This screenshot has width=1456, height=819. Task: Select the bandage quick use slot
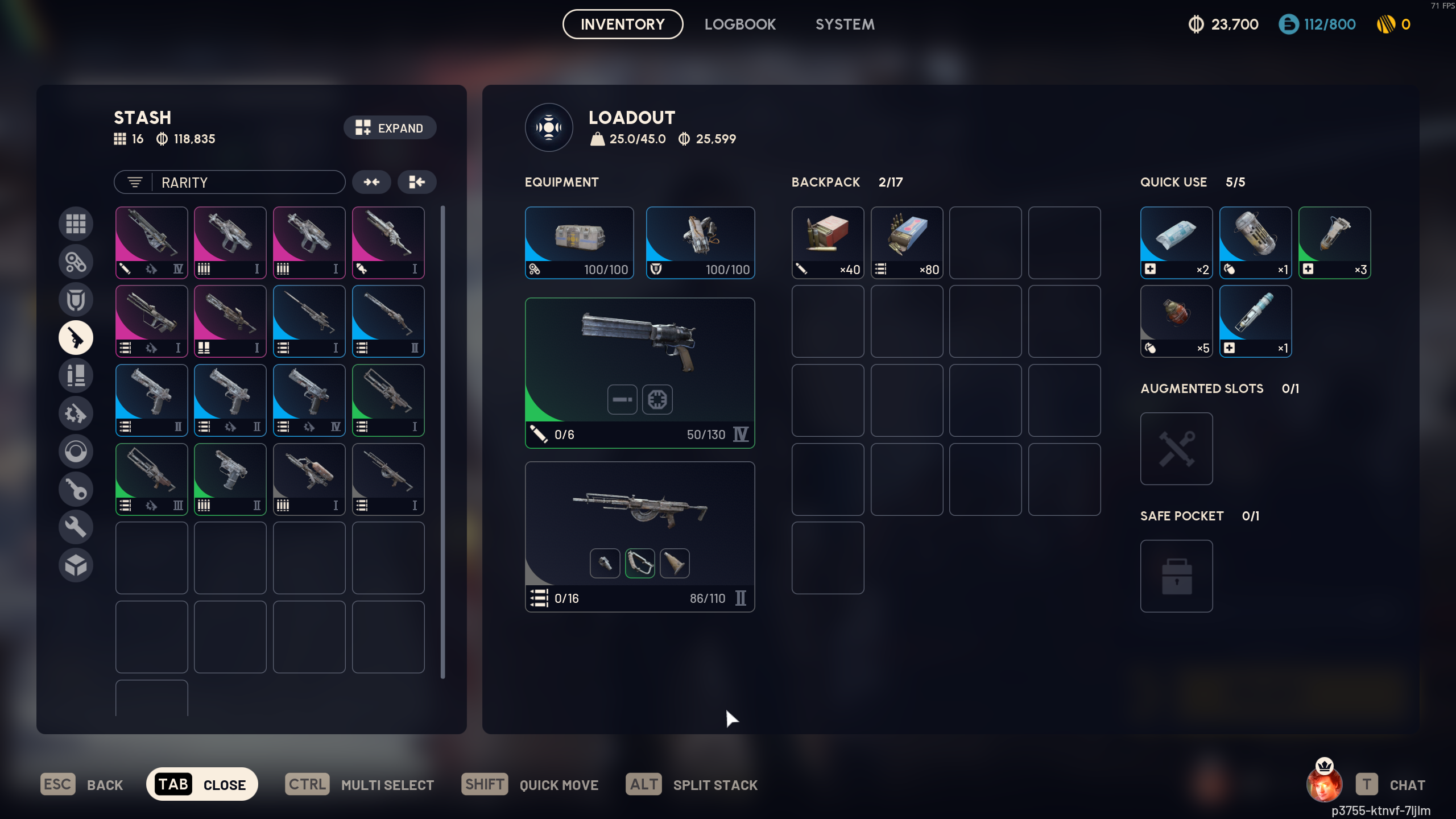coord(1176,242)
